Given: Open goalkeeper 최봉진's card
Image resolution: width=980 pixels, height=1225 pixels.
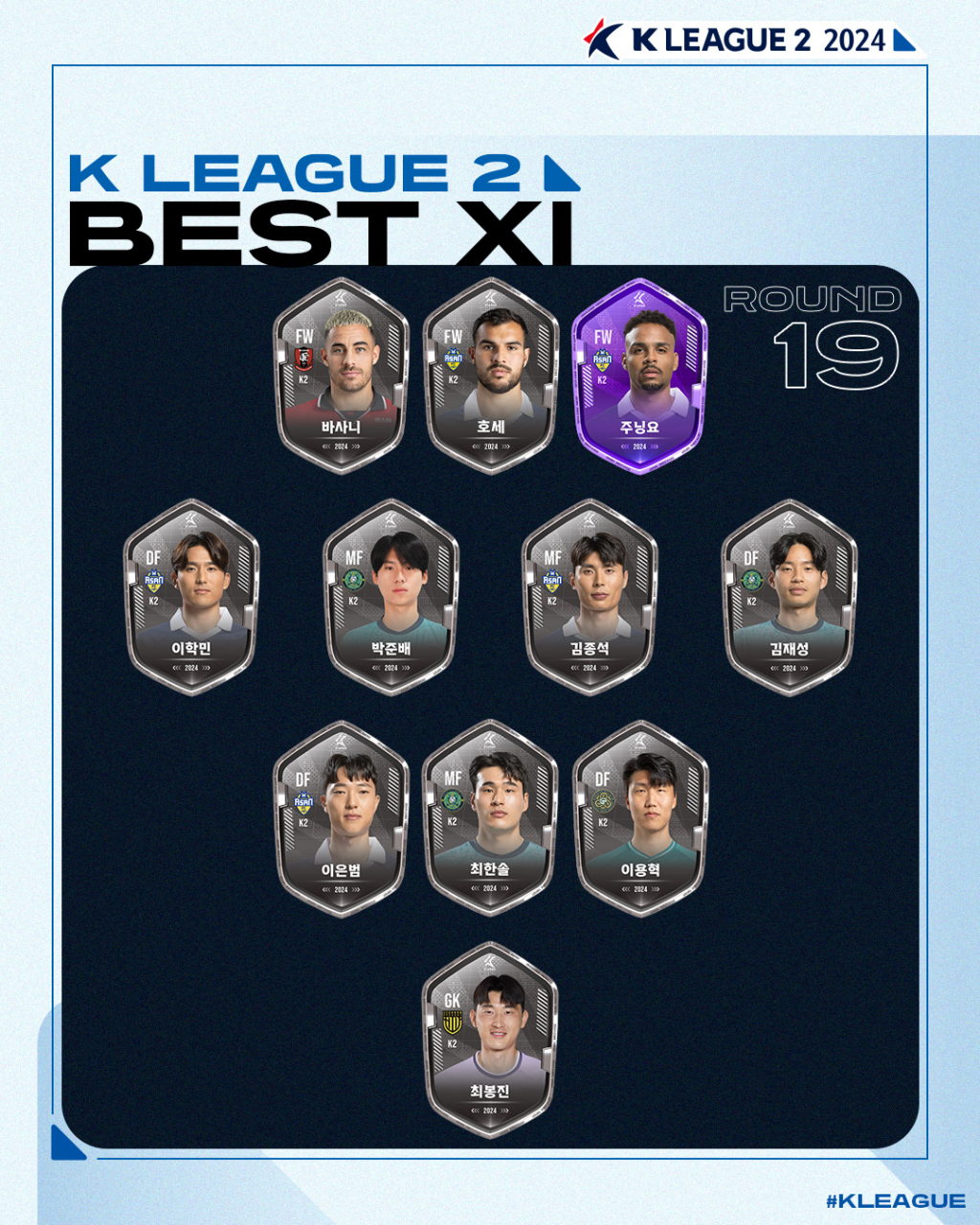Looking at the screenshot, I should (491, 1040).
